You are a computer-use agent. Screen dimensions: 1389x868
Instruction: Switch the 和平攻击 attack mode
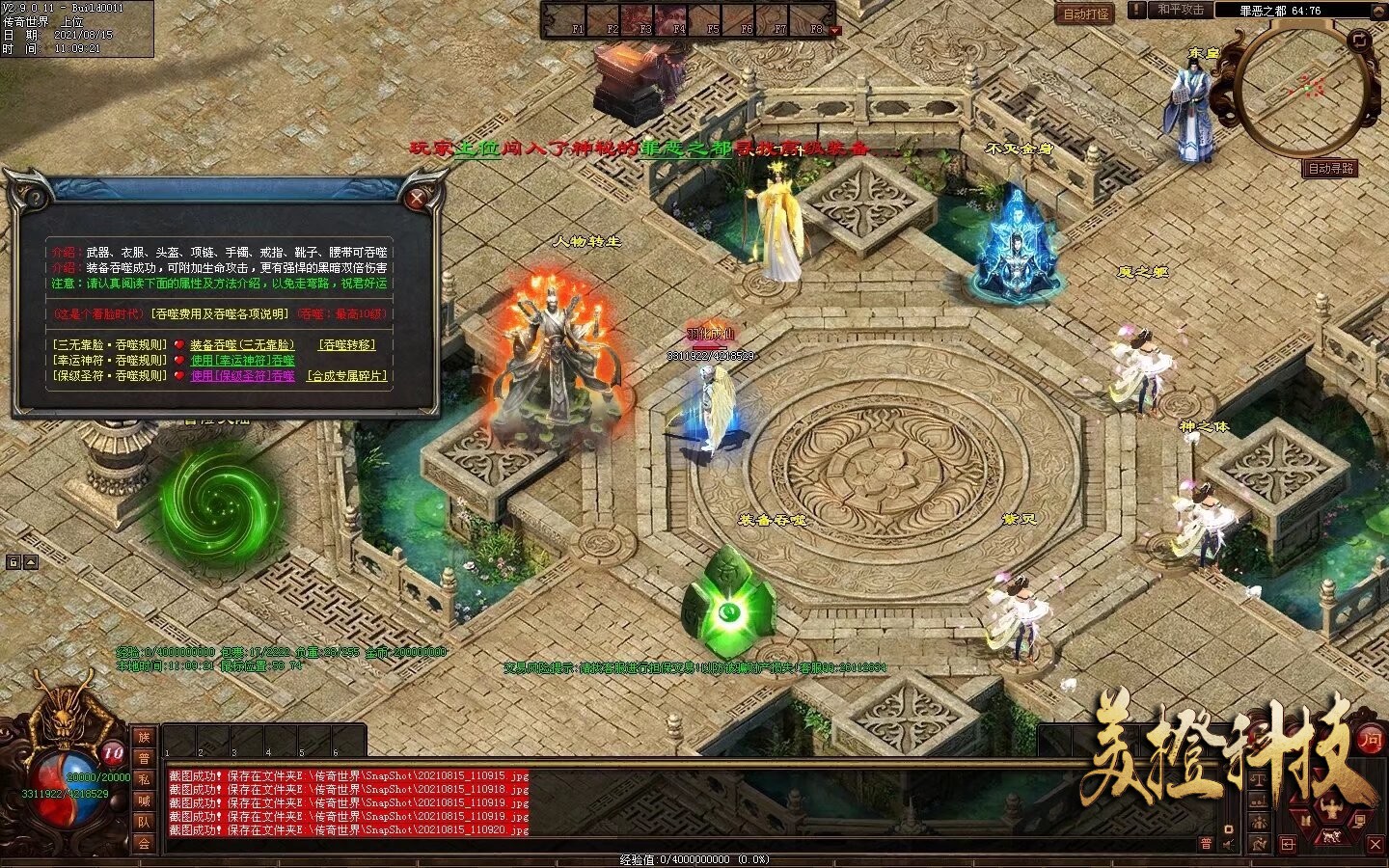1181,10
